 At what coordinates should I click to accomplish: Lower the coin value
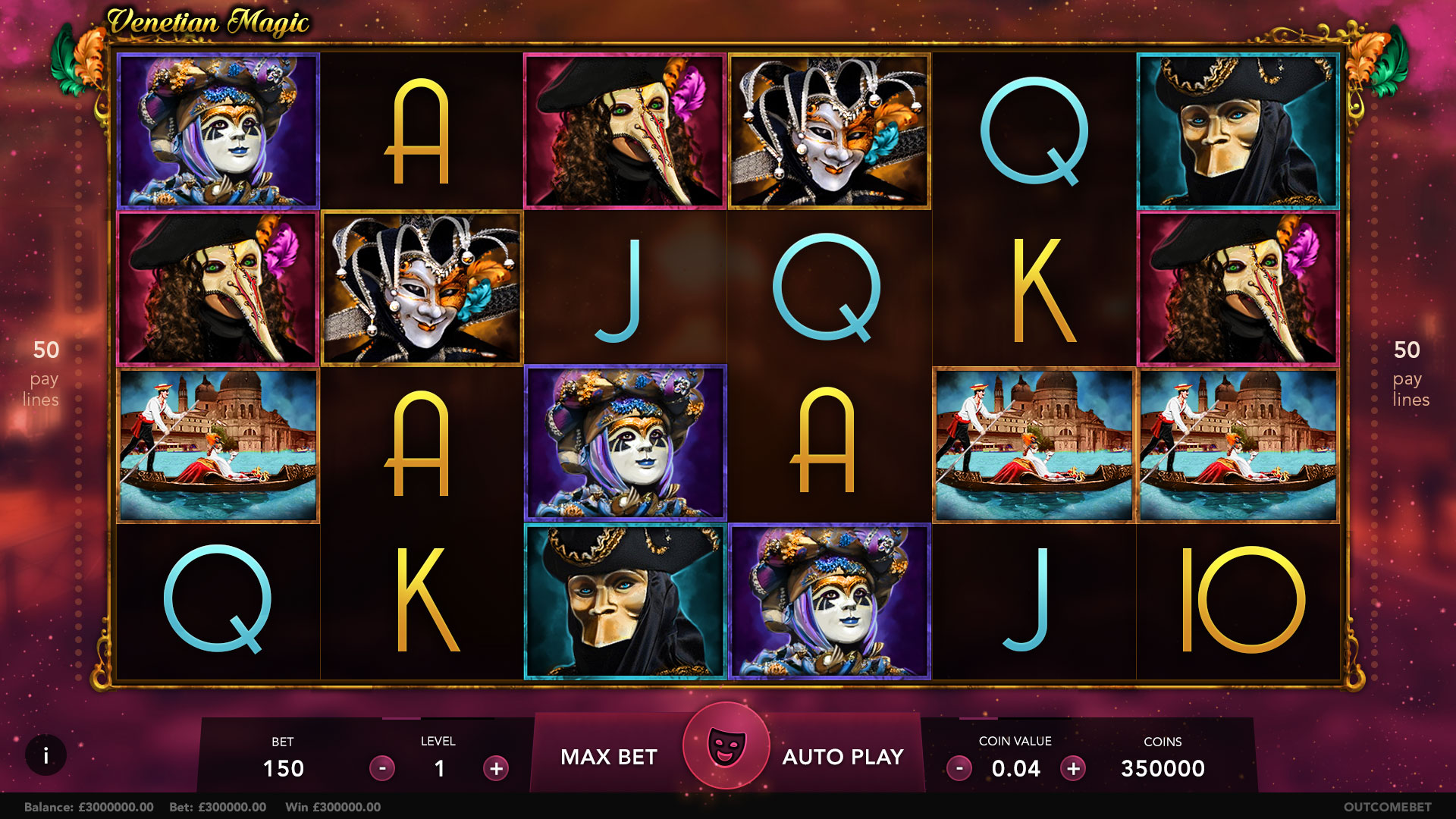pos(959,768)
